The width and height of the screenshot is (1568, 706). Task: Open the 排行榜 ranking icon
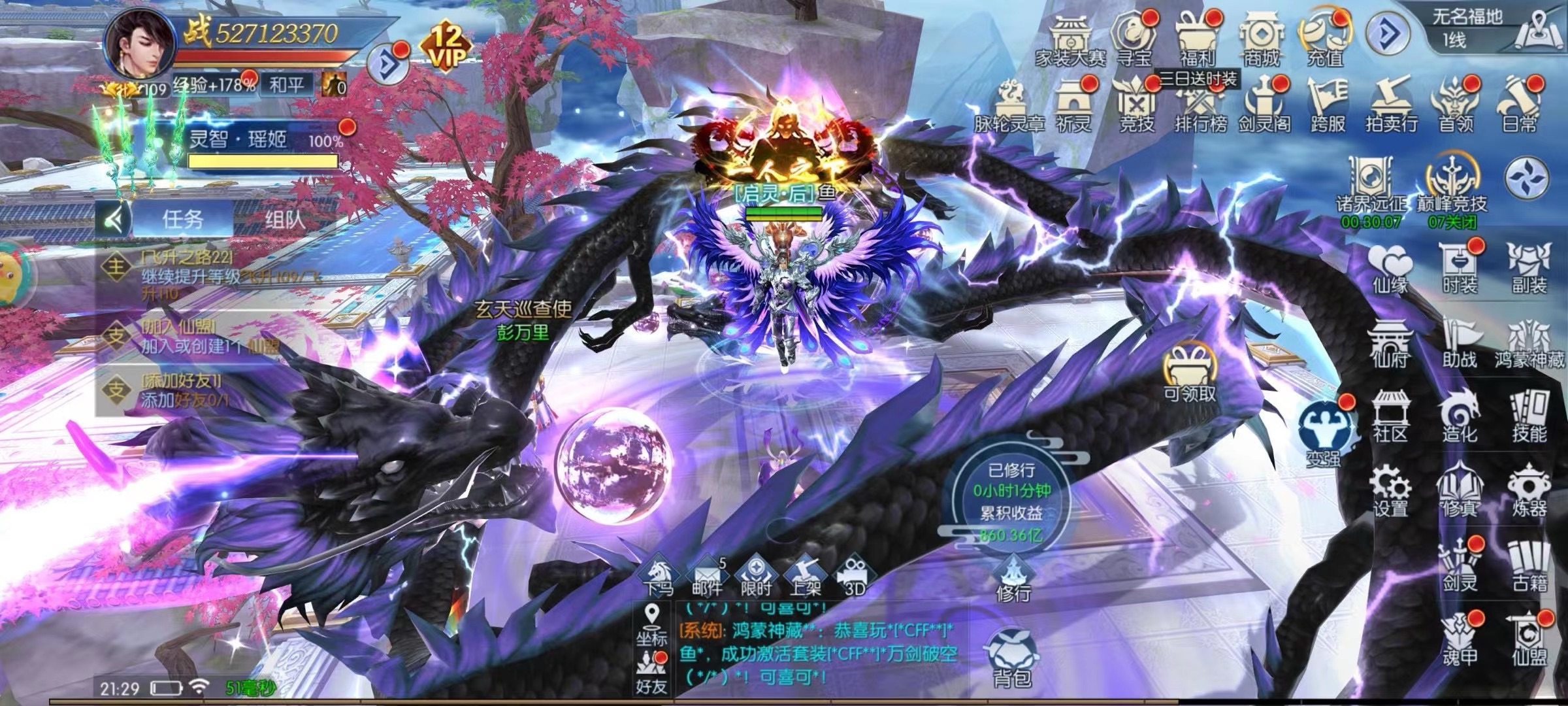tap(1200, 105)
